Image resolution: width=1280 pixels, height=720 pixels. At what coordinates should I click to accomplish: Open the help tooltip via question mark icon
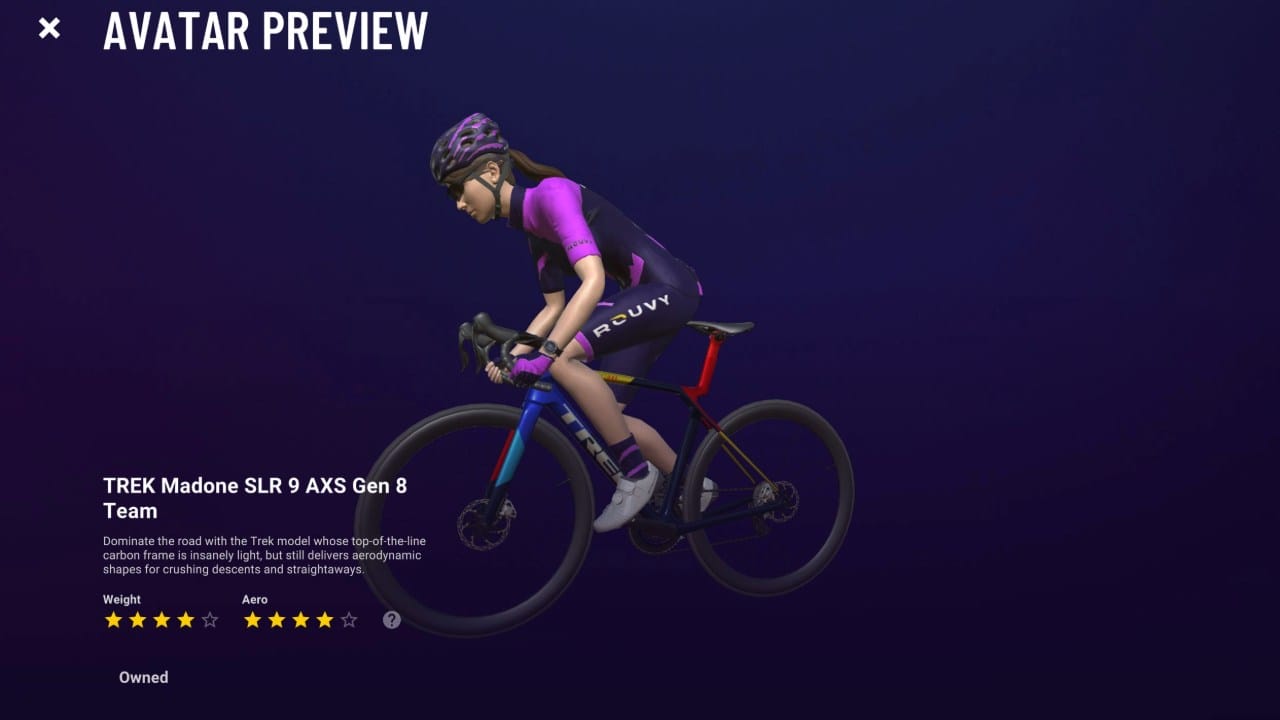pos(391,620)
